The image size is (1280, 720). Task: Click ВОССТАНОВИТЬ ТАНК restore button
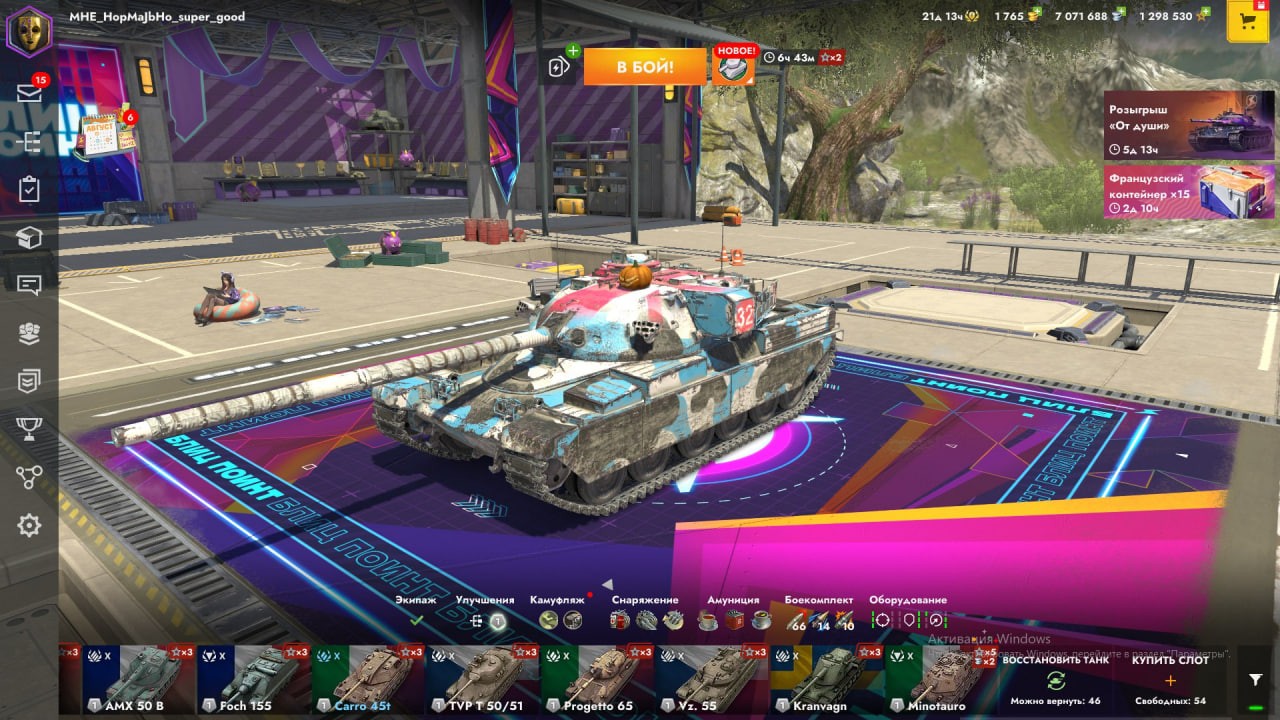coord(1055,679)
